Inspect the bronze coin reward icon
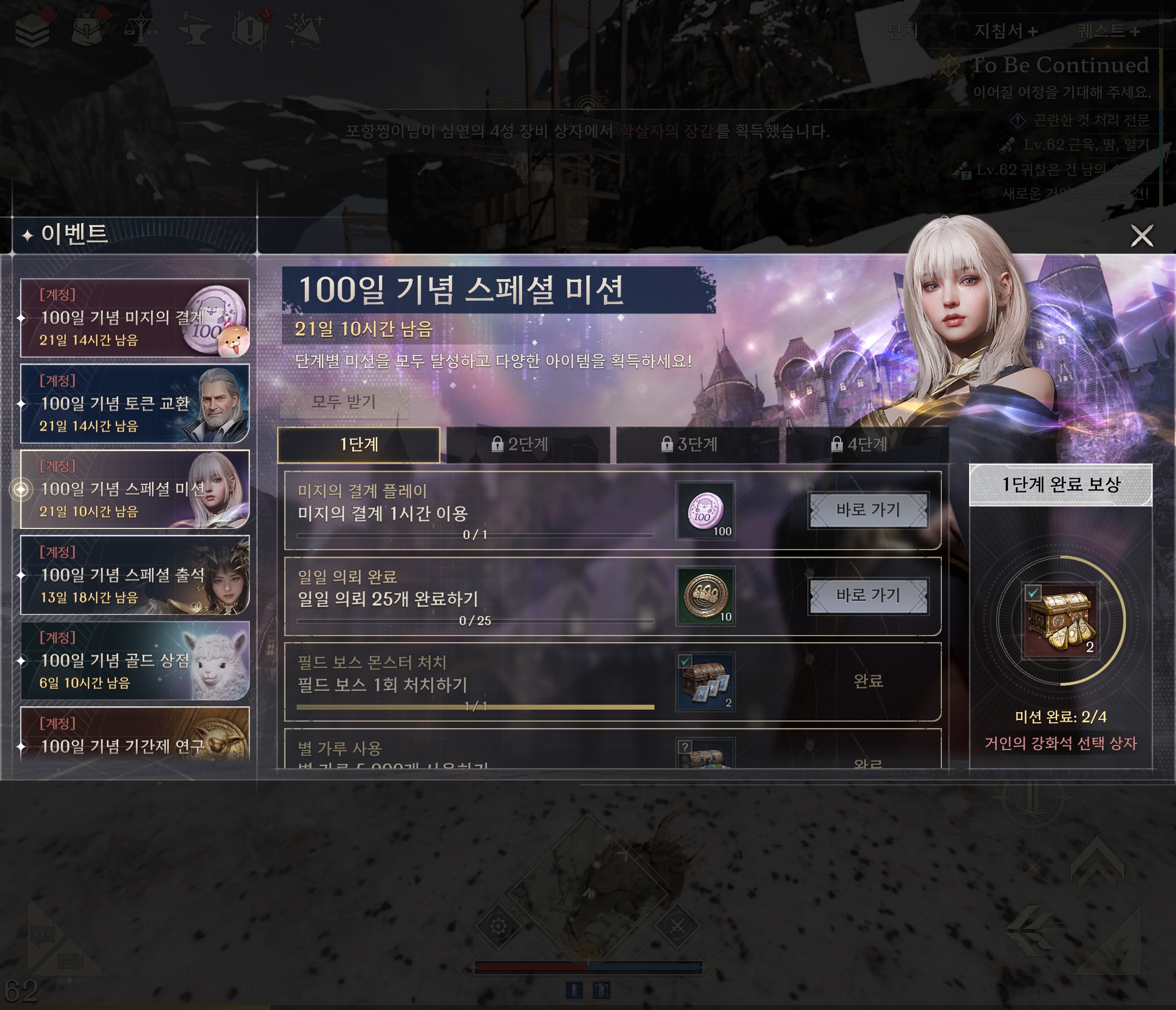The width and height of the screenshot is (1176, 1010). [706, 596]
